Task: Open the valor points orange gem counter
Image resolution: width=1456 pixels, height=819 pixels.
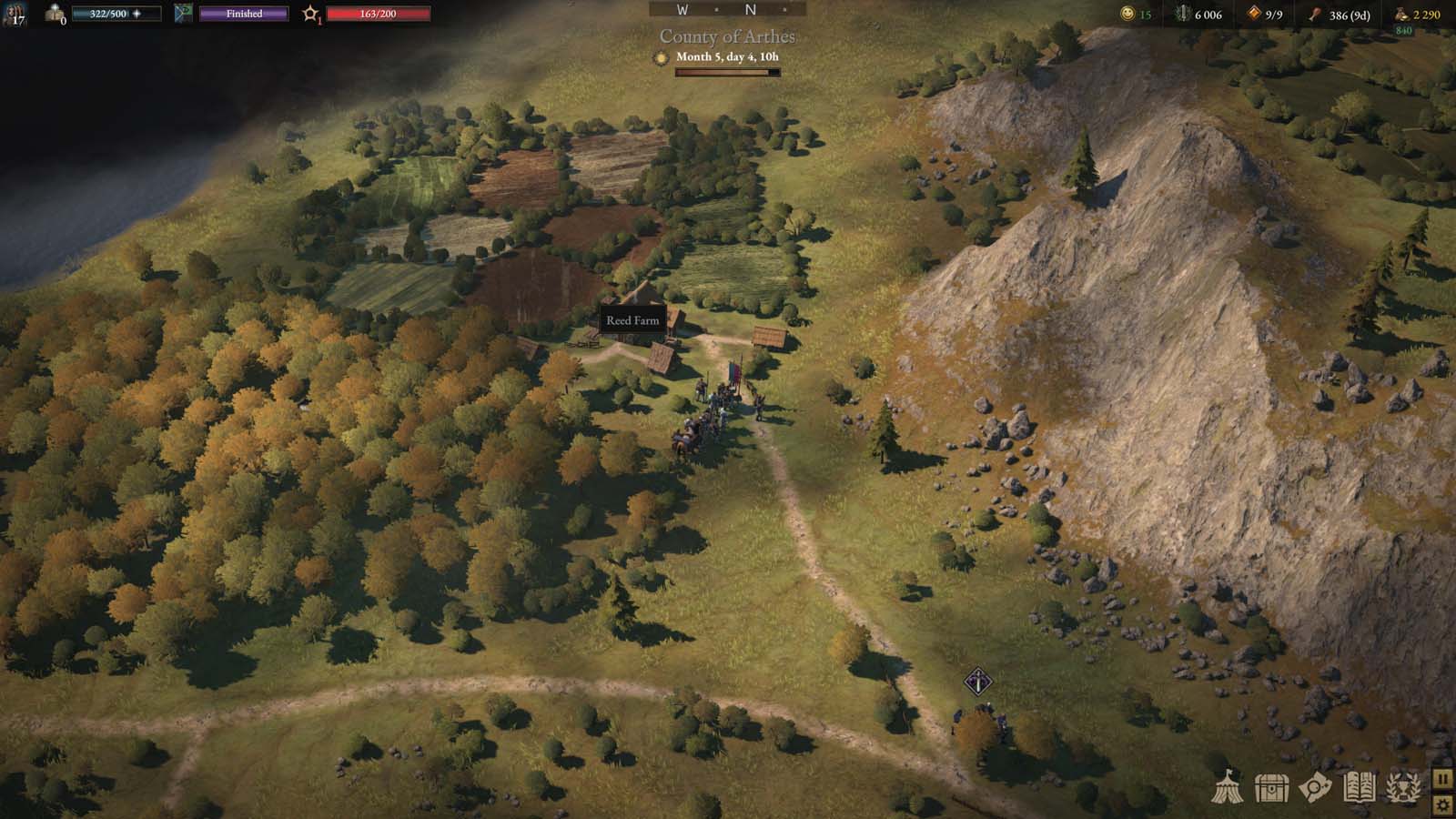Action: (1253, 13)
